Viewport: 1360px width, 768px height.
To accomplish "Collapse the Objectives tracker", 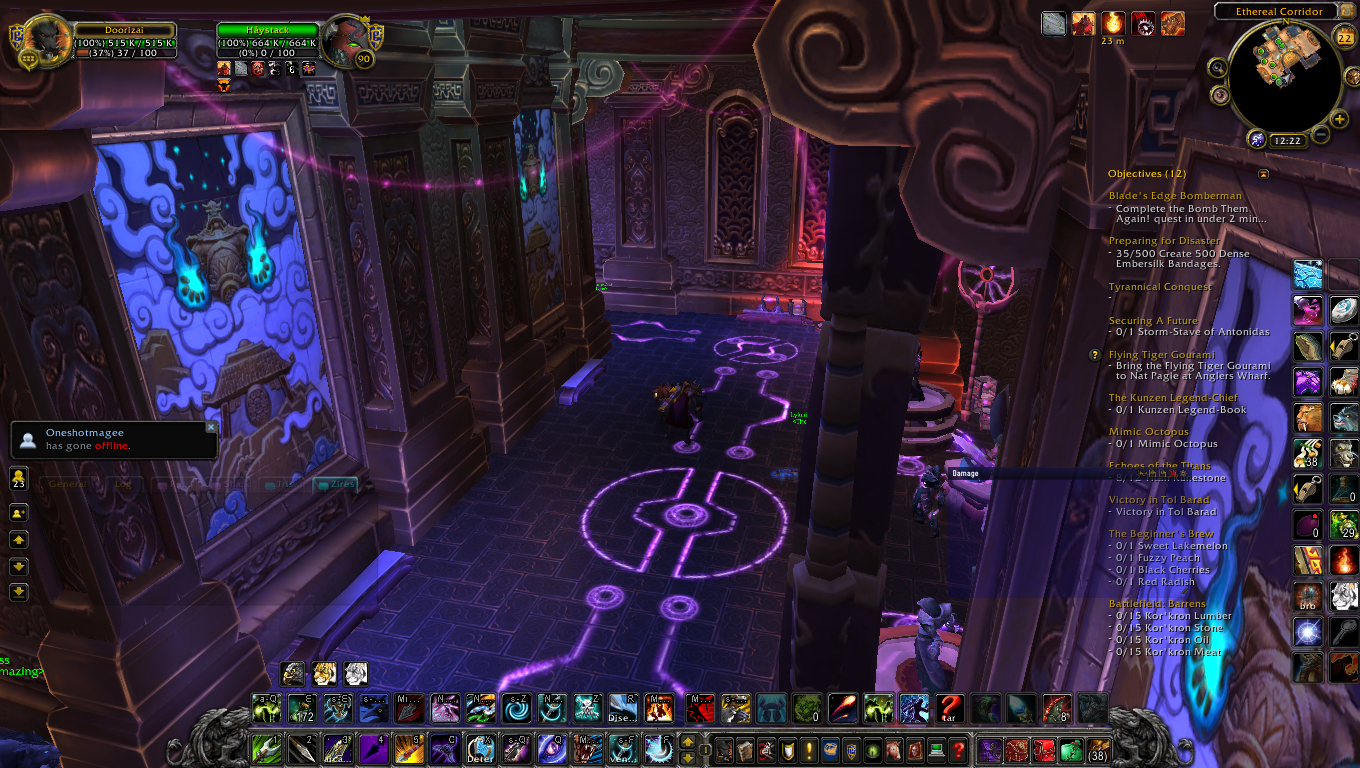I will [1263, 174].
